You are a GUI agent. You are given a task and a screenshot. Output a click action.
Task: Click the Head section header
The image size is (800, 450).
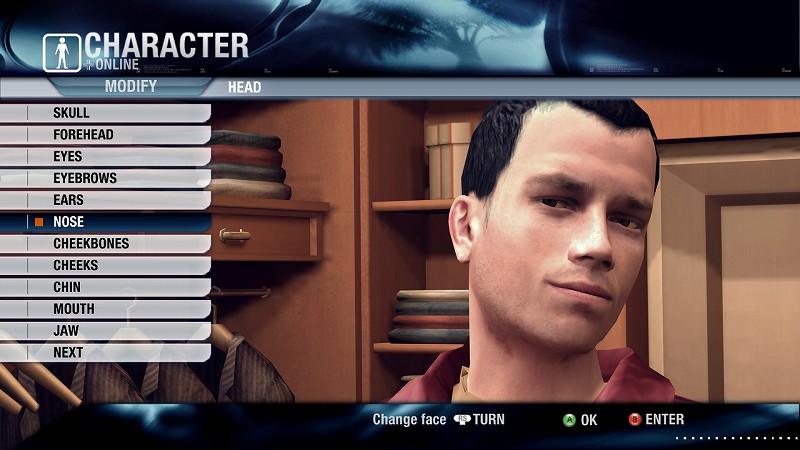(244, 87)
